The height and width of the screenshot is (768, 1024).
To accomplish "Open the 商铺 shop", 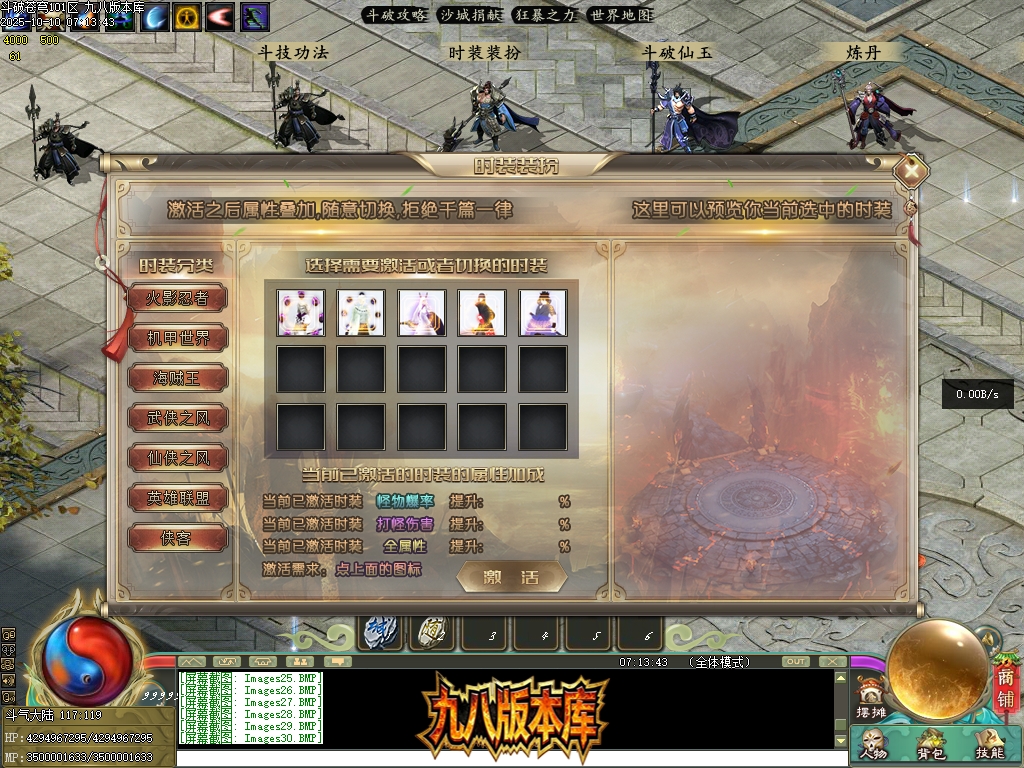I will (x=1004, y=690).
